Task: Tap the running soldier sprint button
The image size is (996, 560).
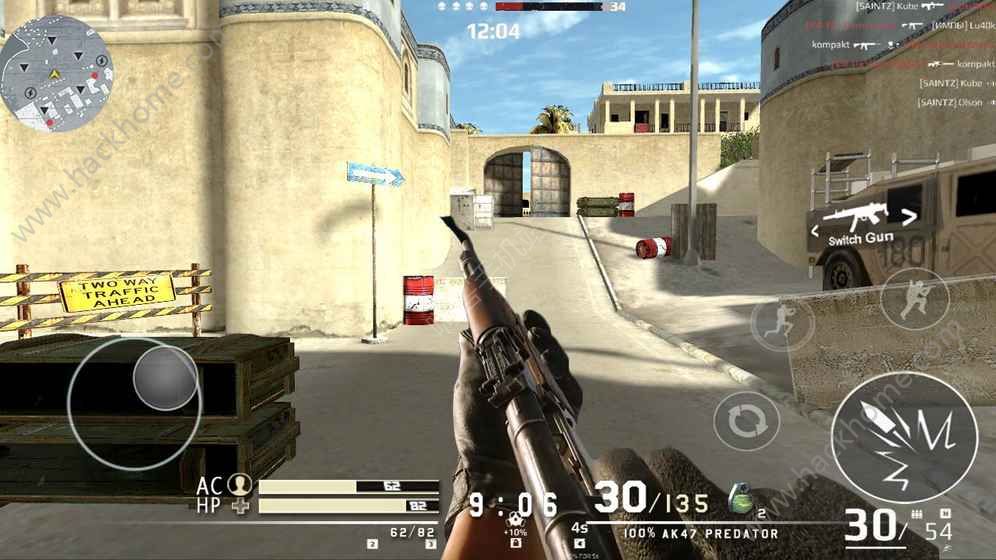Action: tap(782, 324)
